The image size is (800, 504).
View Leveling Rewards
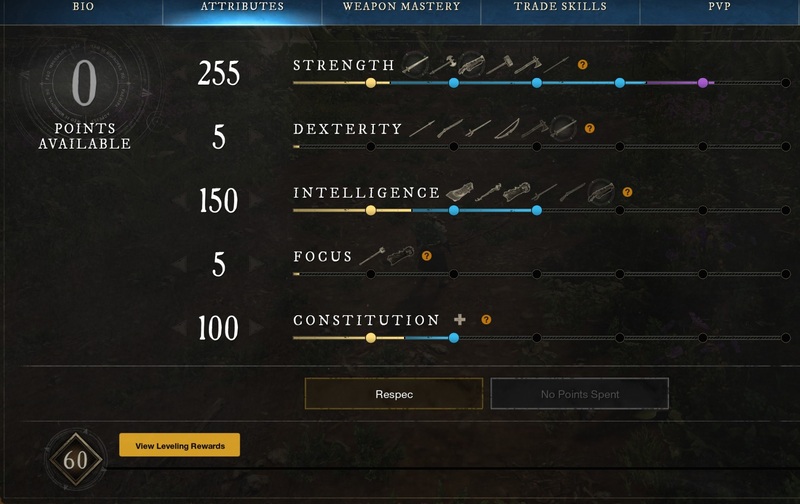pos(179,445)
